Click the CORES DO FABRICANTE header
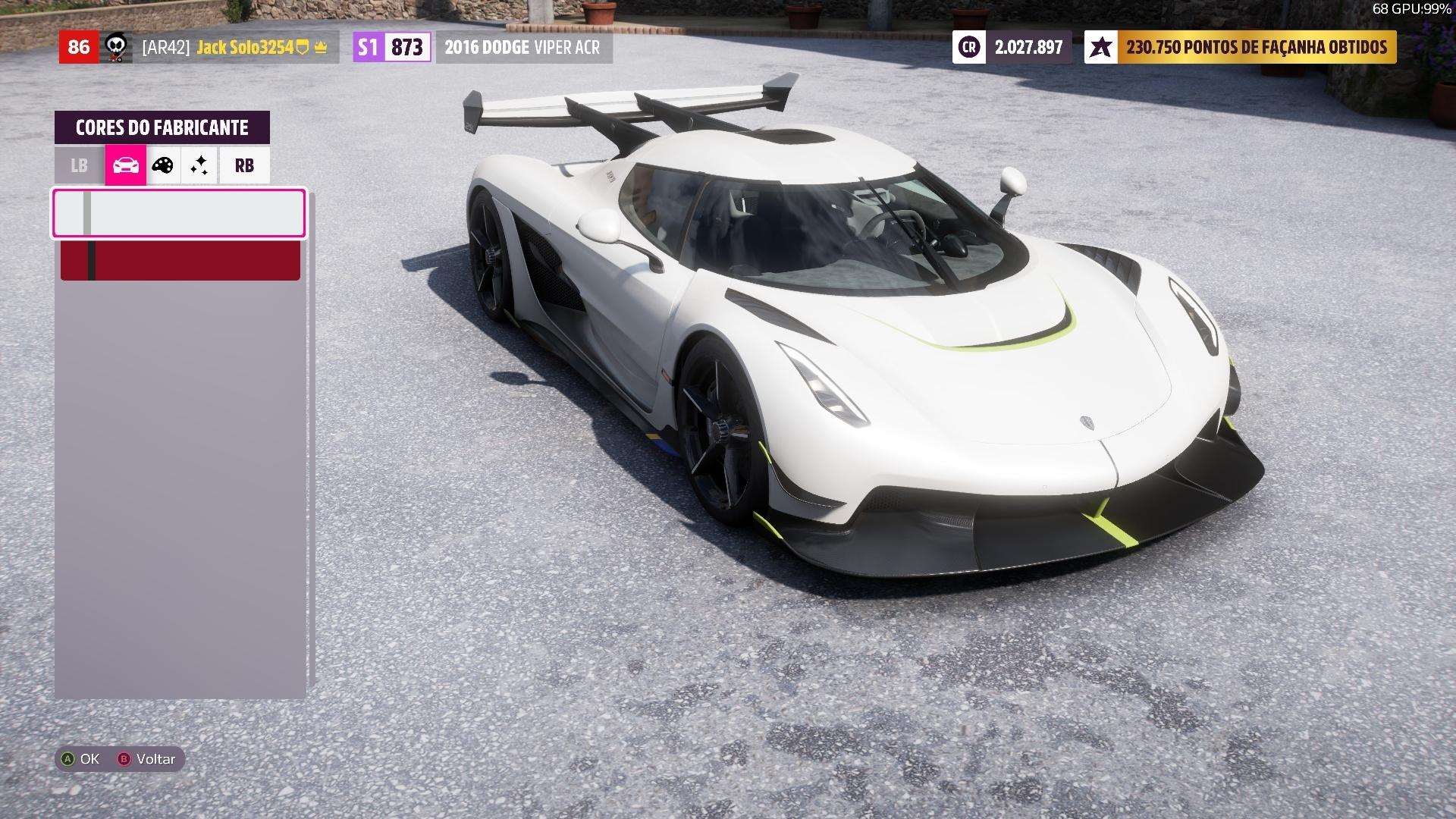The width and height of the screenshot is (1456, 819). (x=163, y=127)
